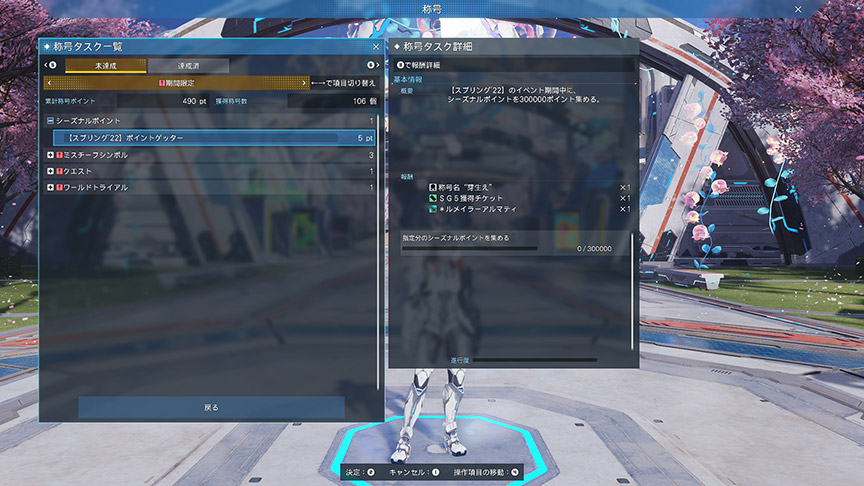Switch to the 達成済 tab

click(188, 65)
